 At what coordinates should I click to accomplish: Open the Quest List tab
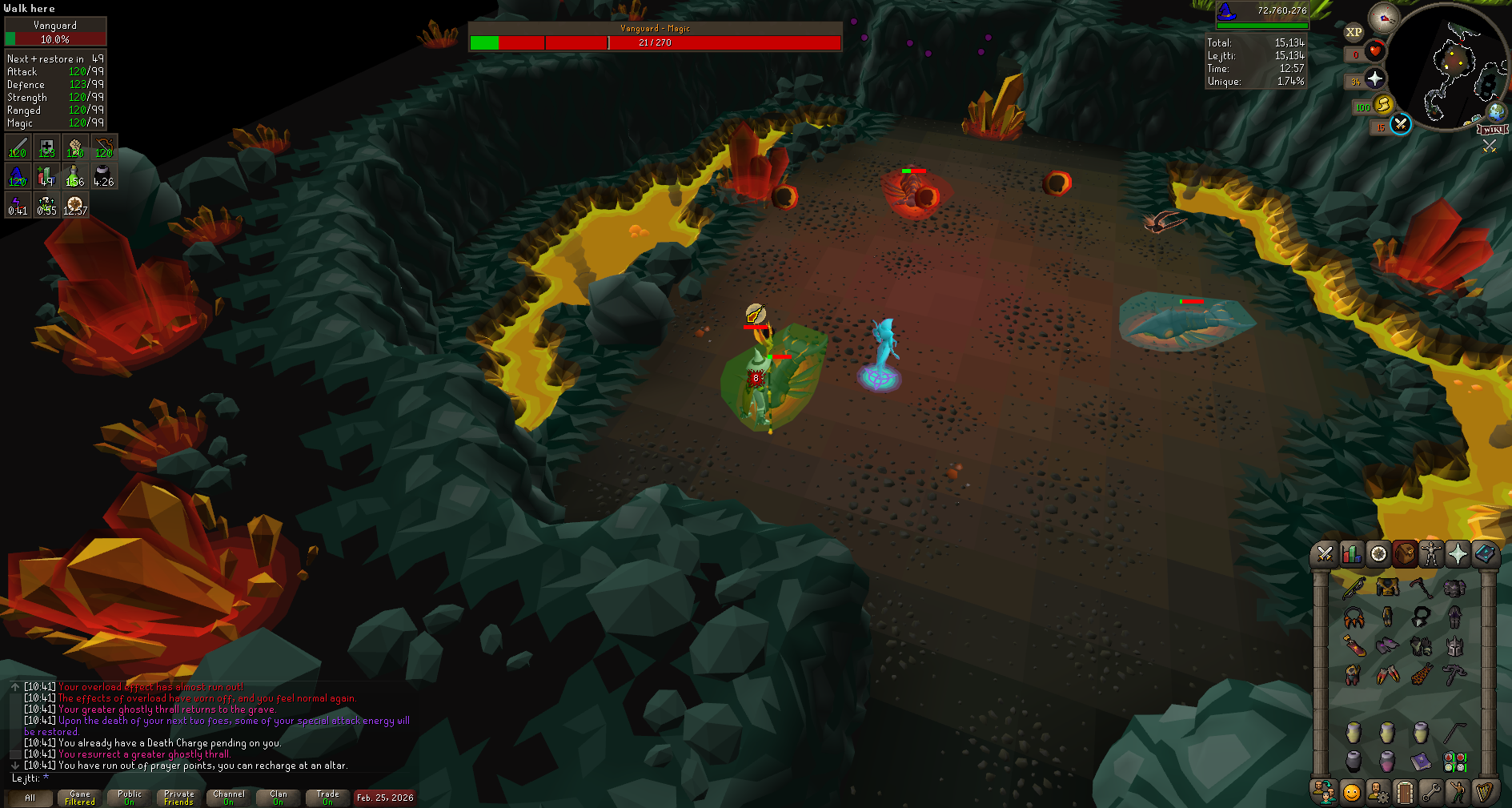pos(1378,554)
